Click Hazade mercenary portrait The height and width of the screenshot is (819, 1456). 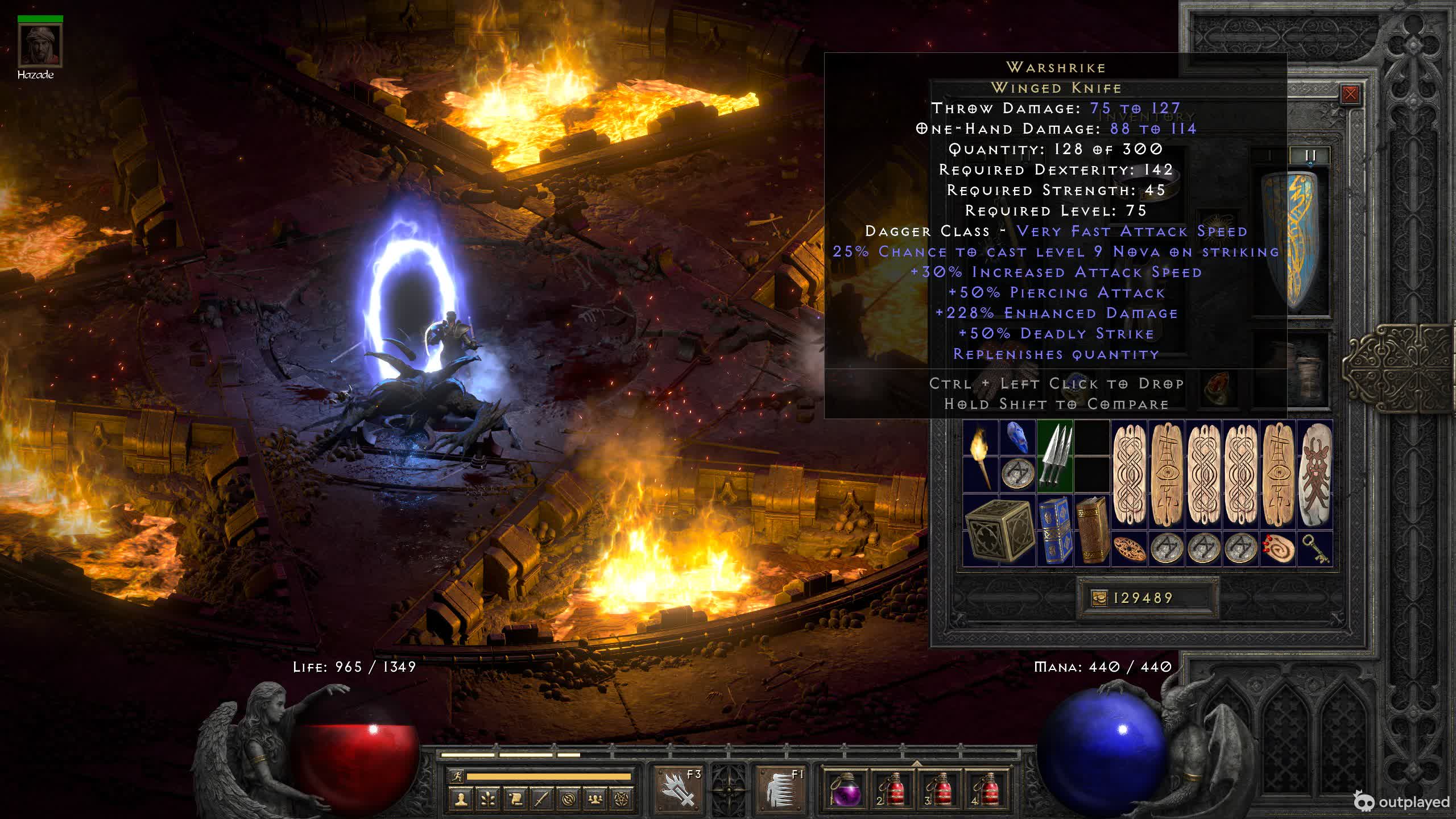pos(40,45)
